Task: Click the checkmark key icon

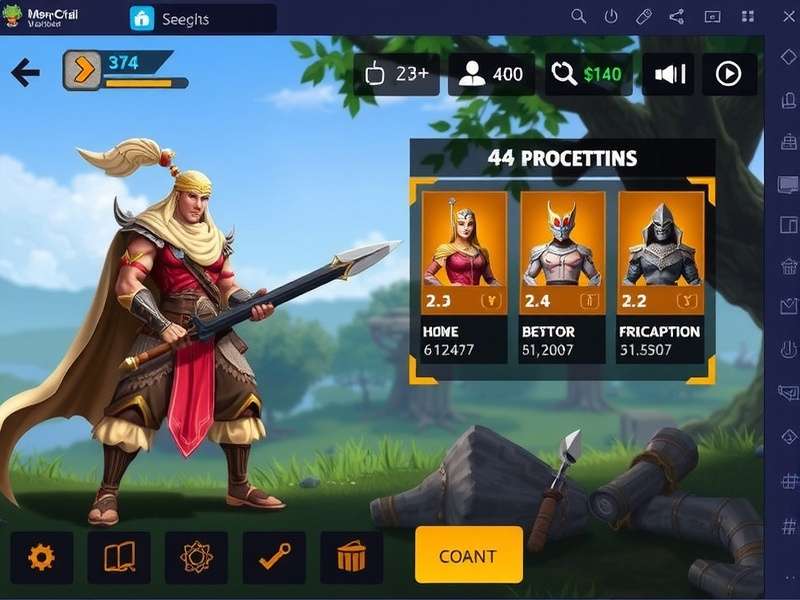Action: pos(273,557)
